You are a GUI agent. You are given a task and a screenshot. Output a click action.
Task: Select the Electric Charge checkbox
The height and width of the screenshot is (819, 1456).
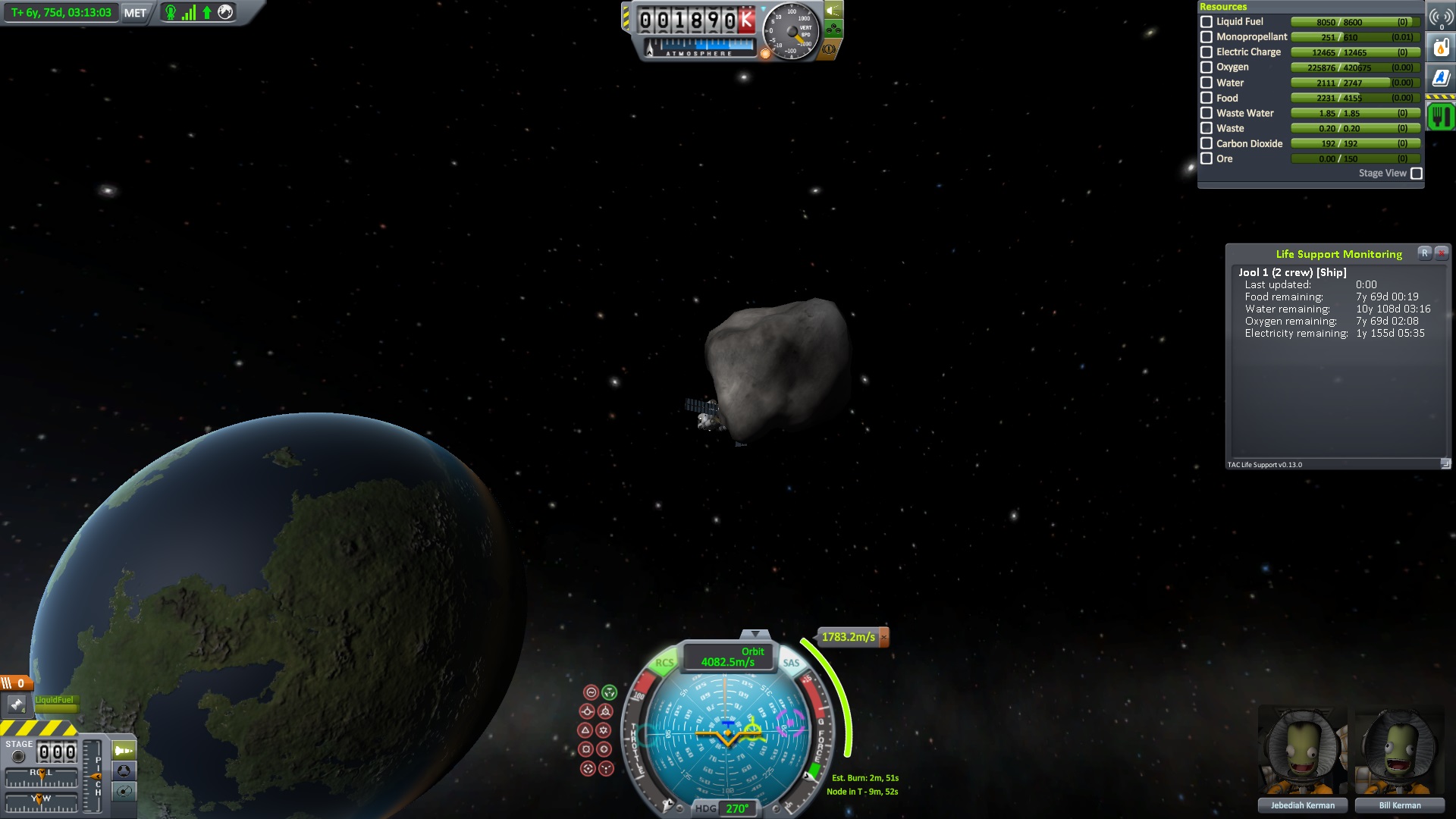1207,52
